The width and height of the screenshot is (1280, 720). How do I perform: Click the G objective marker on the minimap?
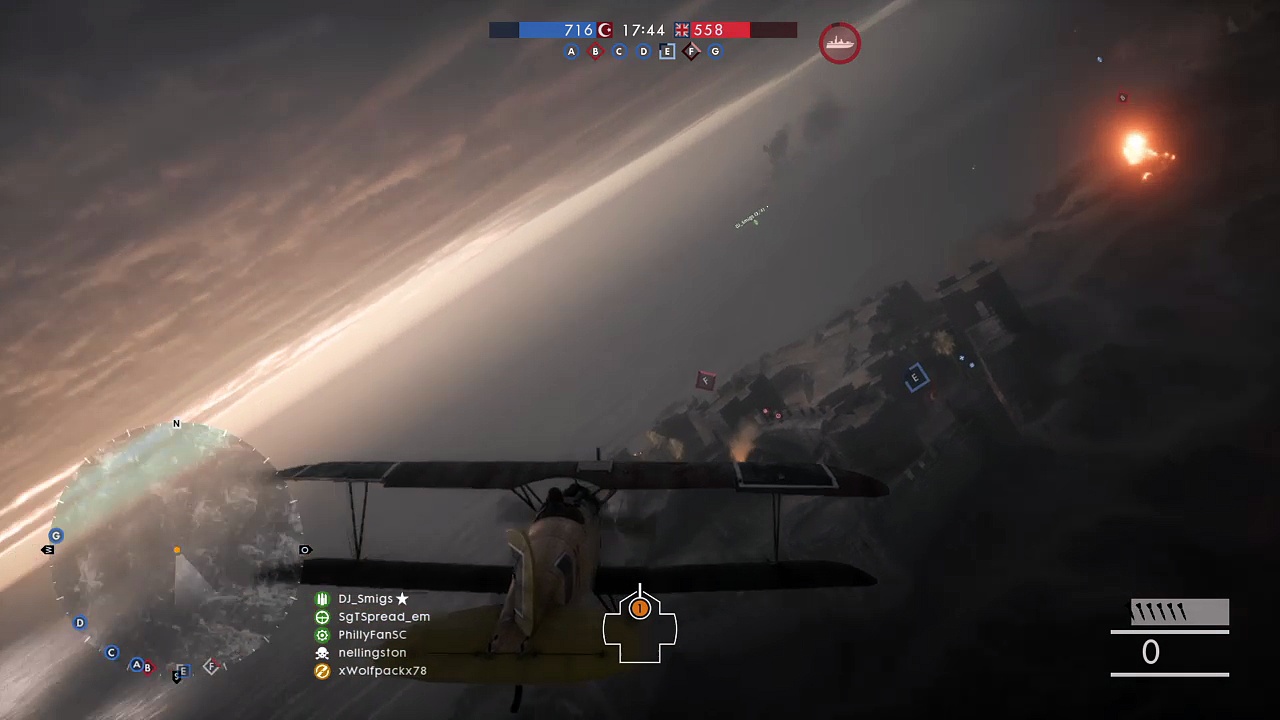pyautogui.click(x=56, y=536)
